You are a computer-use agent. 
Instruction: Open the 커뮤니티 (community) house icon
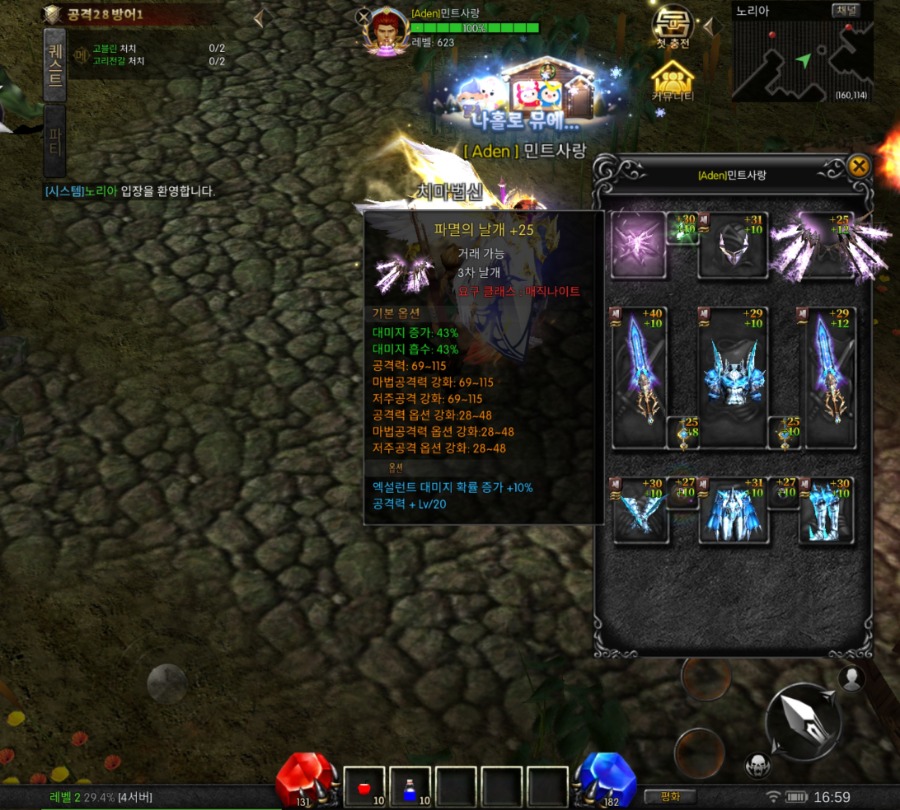coord(672,79)
